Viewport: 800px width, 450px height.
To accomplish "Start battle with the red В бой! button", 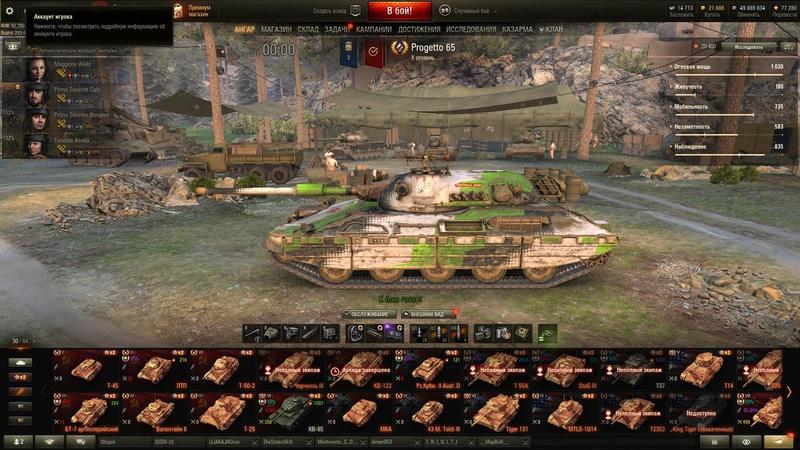I will tap(399, 11).
